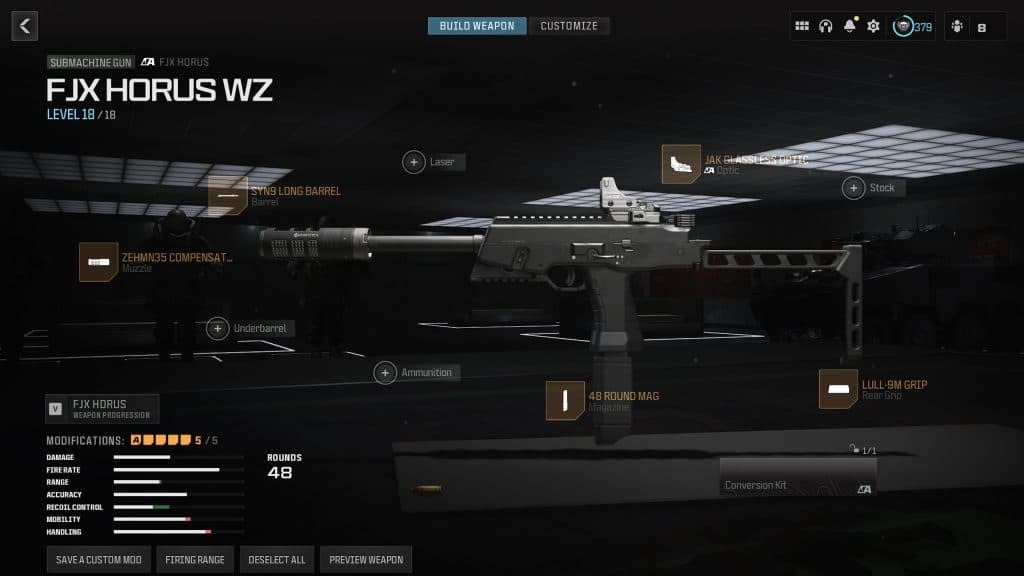Image resolution: width=1024 pixels, height=576 pixels.
Task: Choose the ZEHMN35 Compensator muzzle slot
Action: coord(99,262)
